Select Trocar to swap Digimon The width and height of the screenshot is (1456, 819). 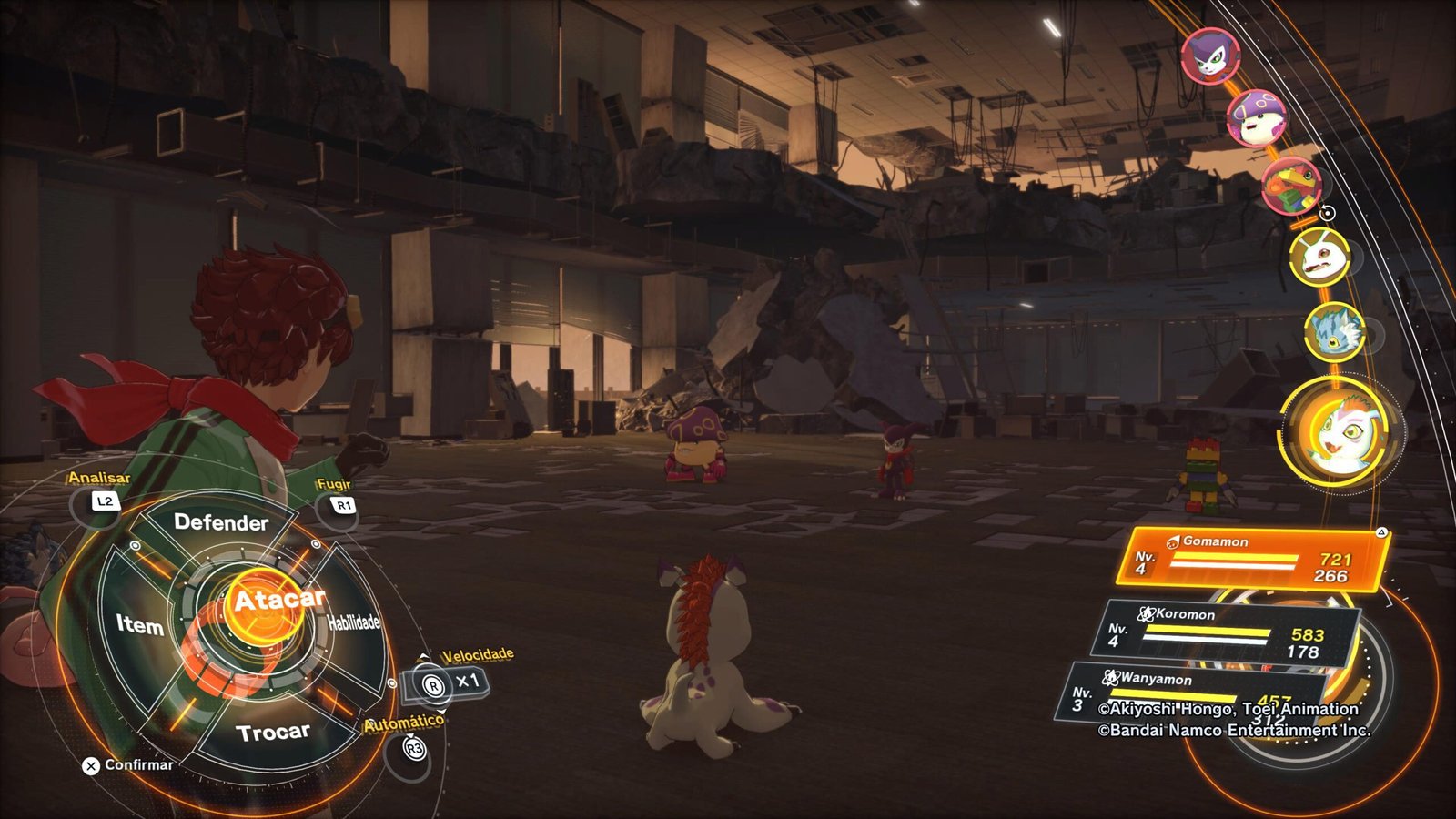tap(272, 733)
